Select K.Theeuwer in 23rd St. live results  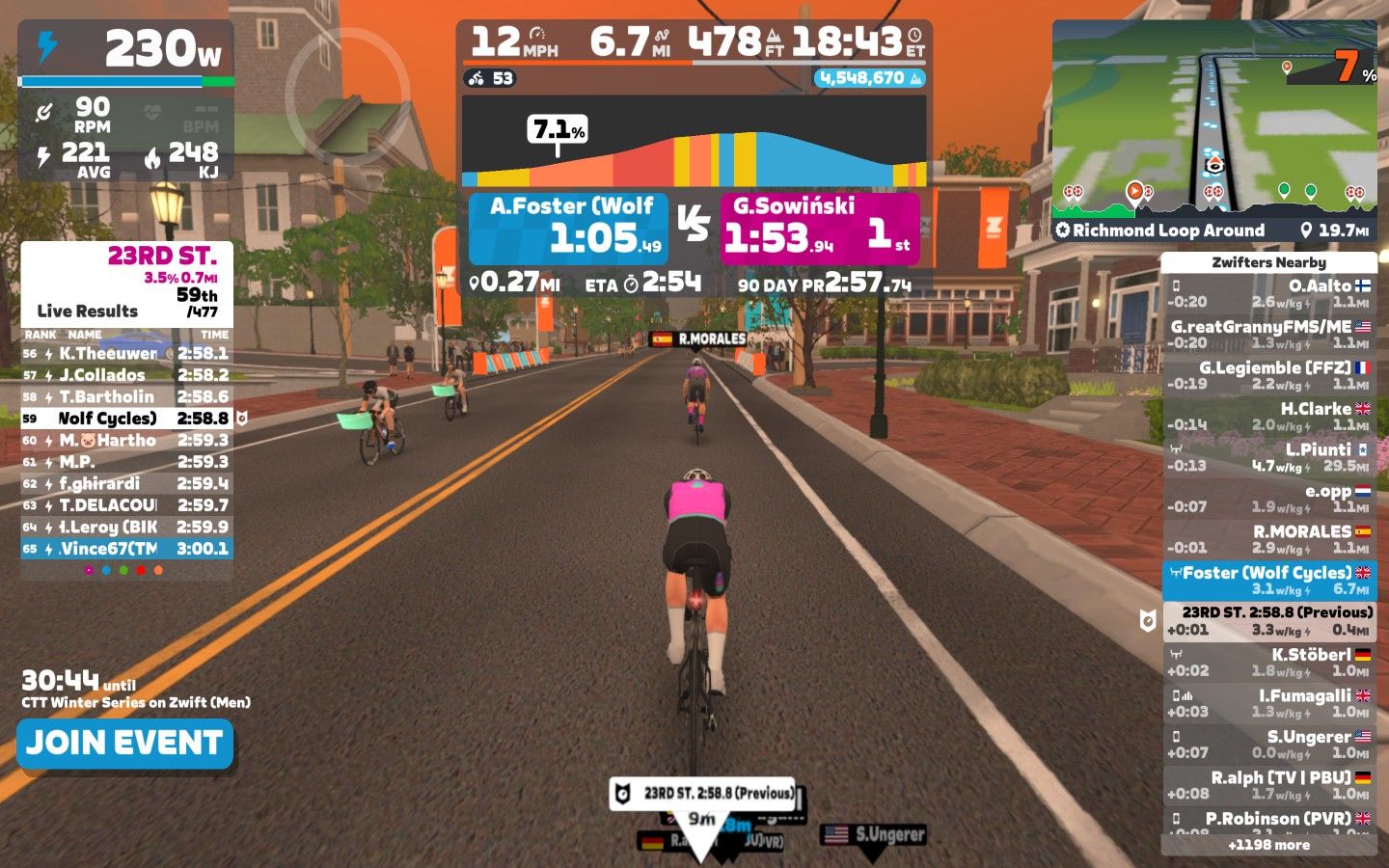(x=126, y=354)
